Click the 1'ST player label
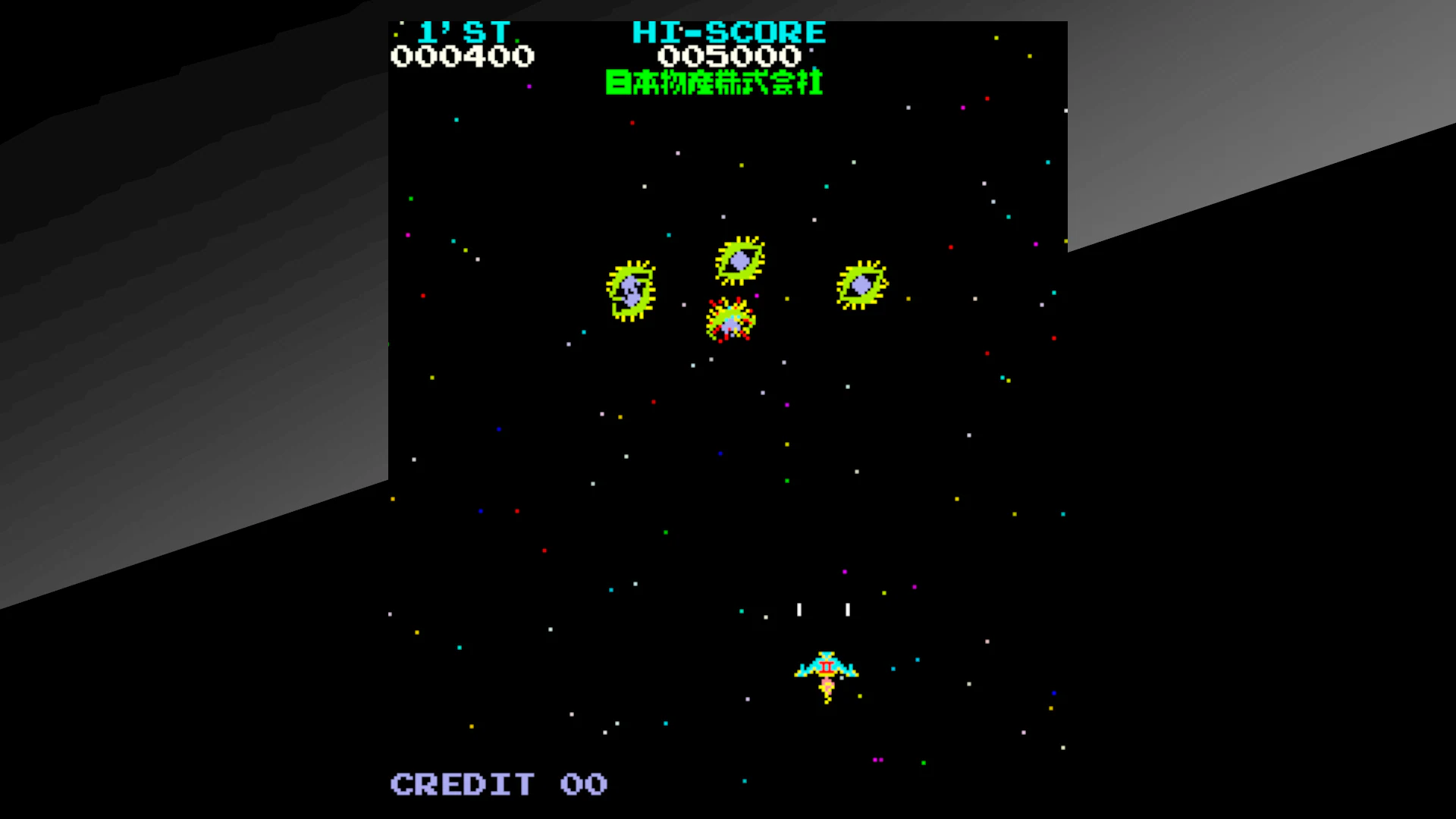The height and width of the screenshot is (819, 1456). pyautogui.click(x=465, y=32)
